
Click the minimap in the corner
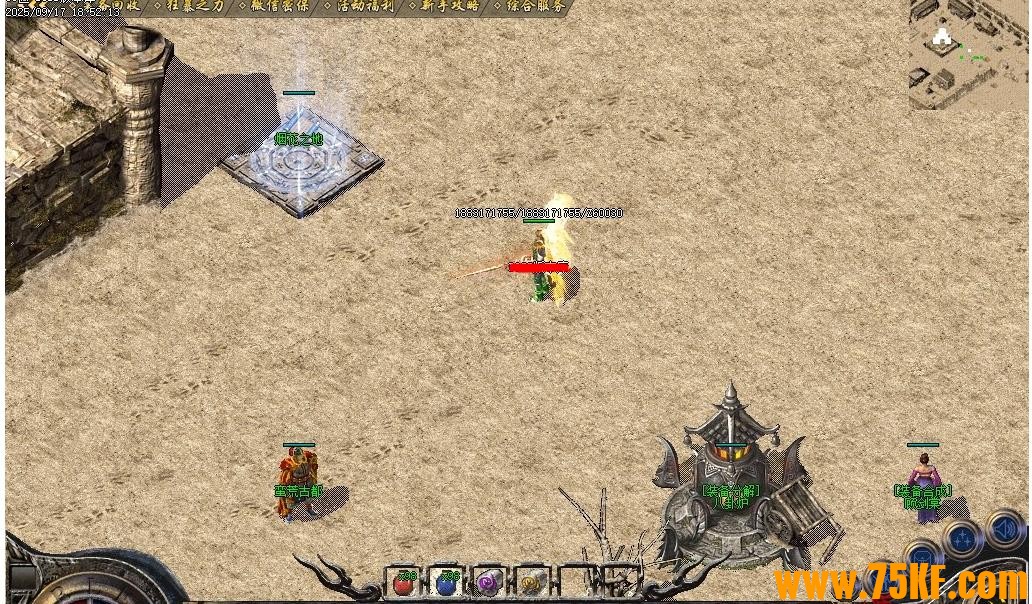click(x=969, y=54)
